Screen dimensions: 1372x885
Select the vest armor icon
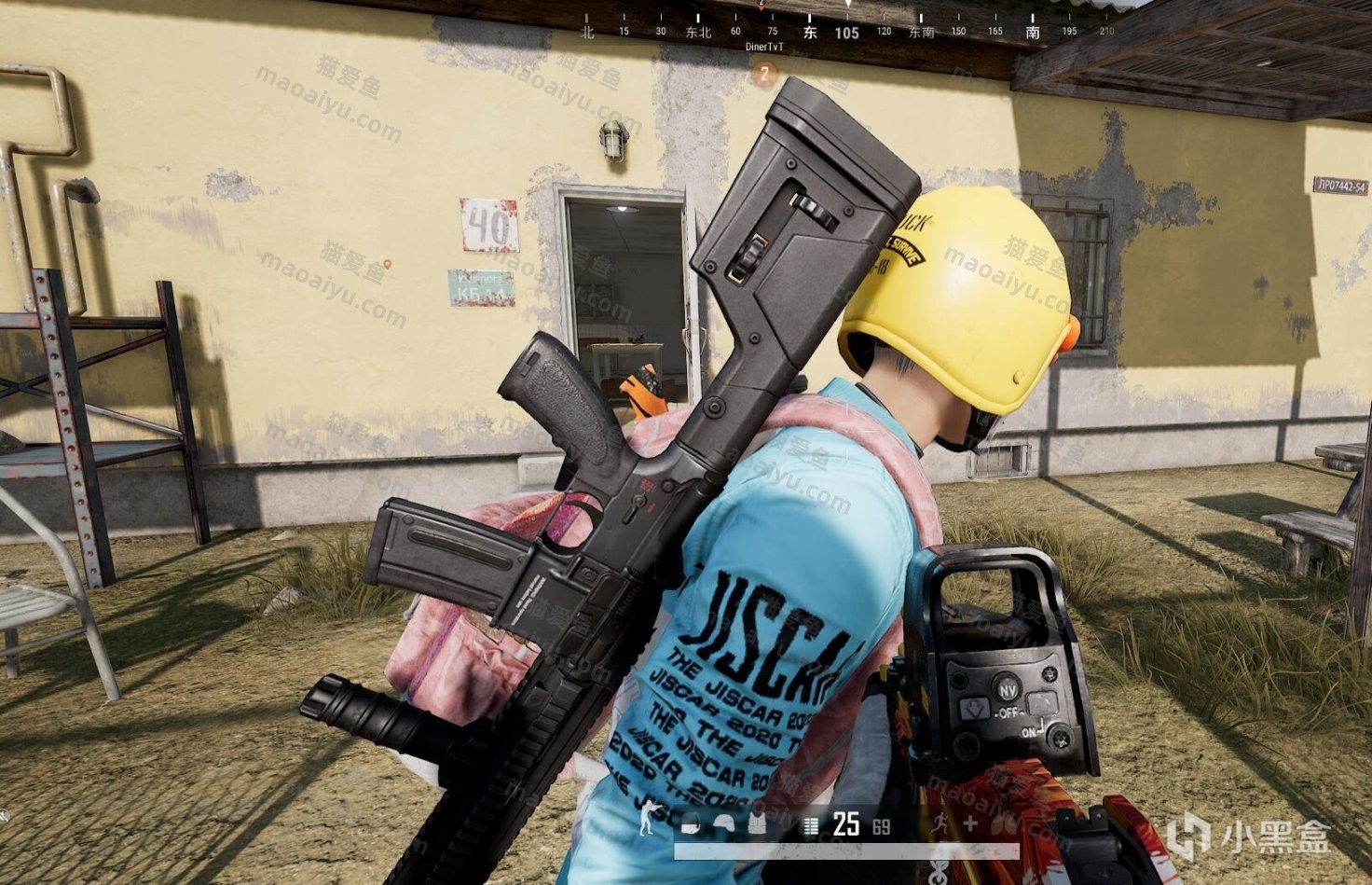pyautogui.click(x=756, y=823)
